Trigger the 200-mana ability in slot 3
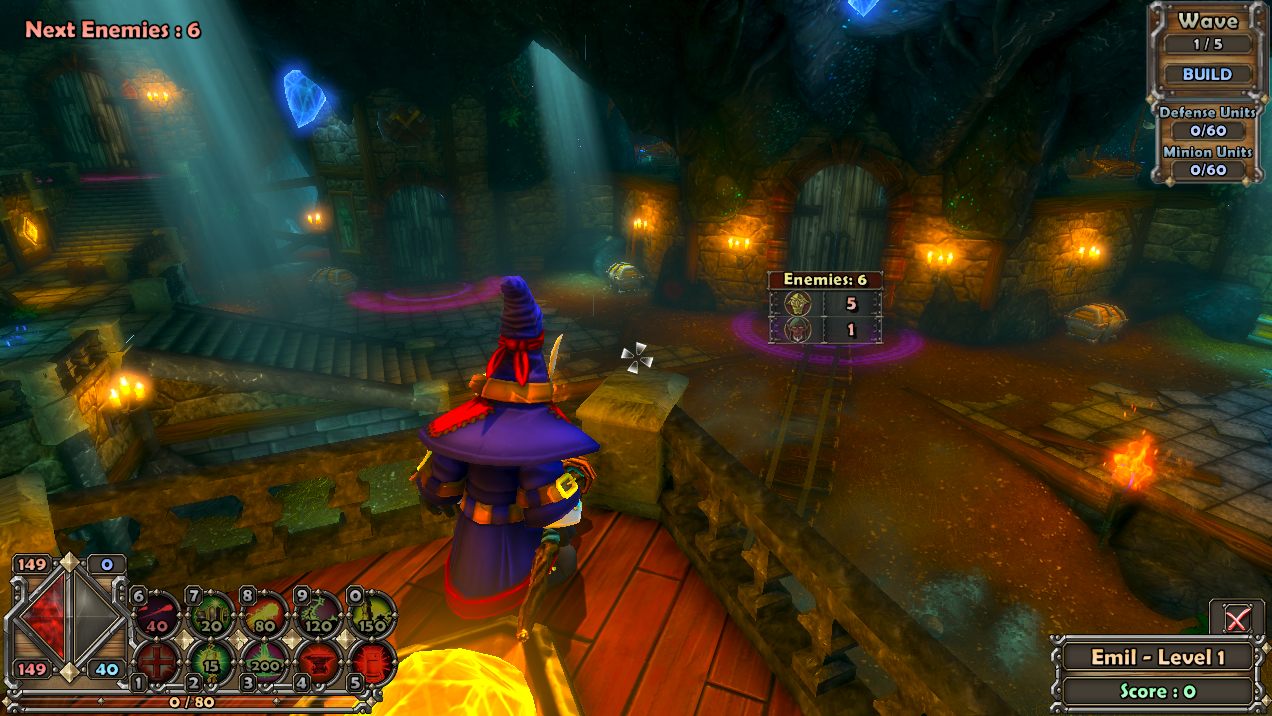 pyautogui.click(x=266, y=662)
